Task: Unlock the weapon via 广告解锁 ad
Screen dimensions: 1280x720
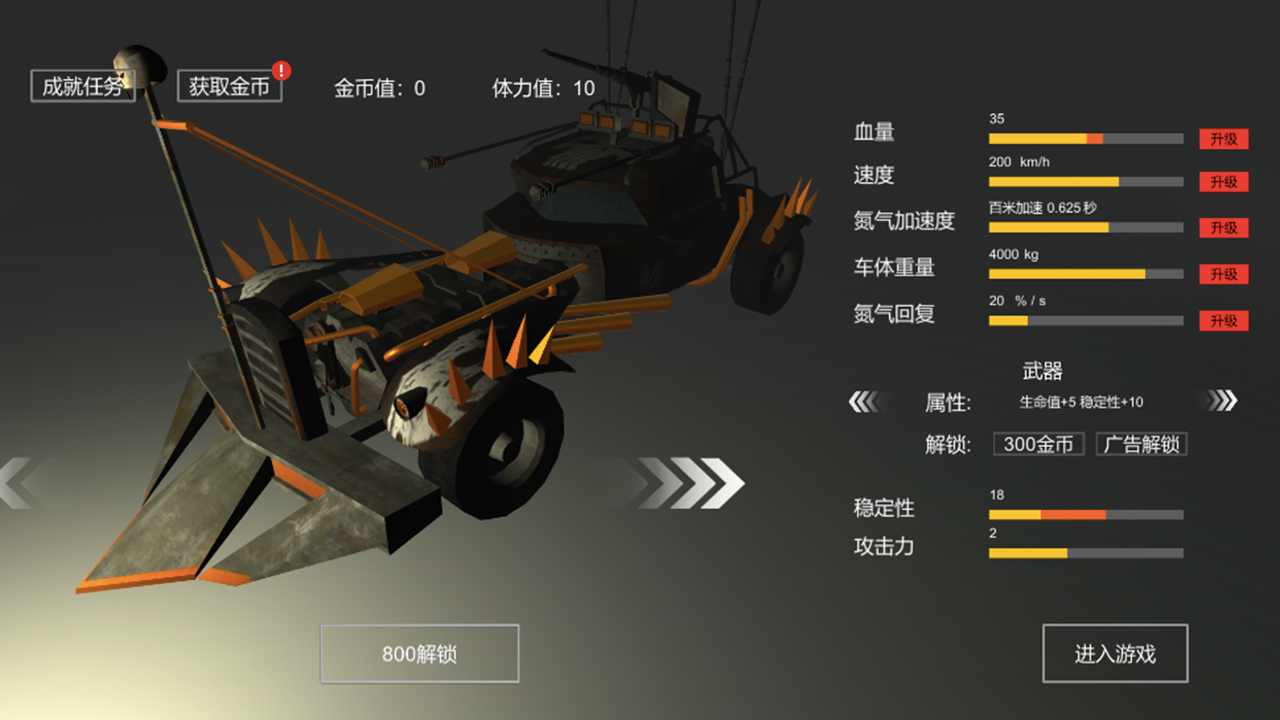Action: click(1141, 444)
